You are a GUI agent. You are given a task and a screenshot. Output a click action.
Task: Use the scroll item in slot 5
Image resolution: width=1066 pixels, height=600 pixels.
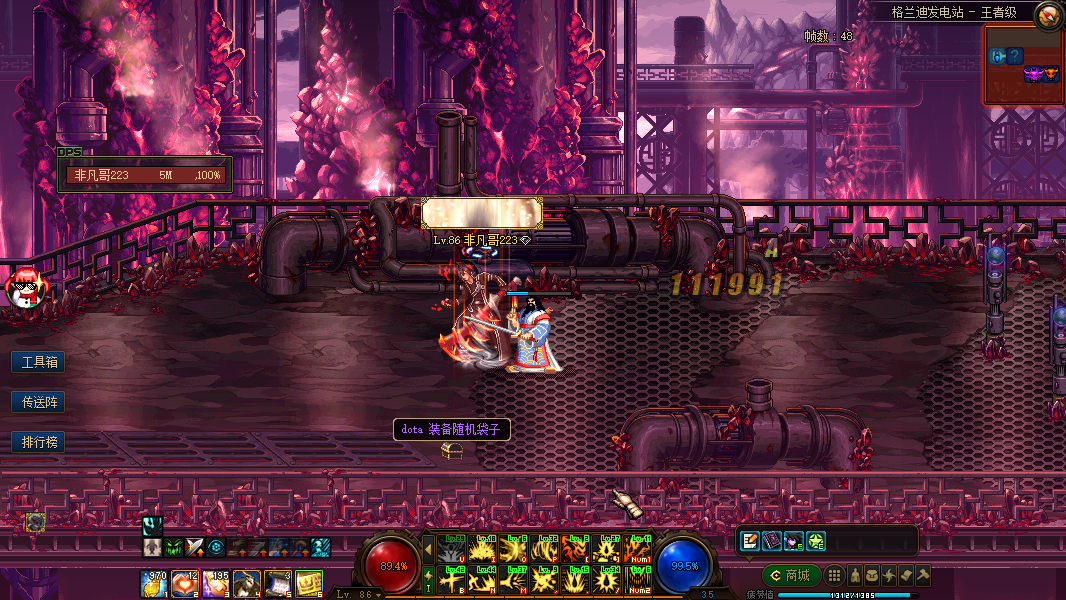pyautogui.click(x=277, y=583)
